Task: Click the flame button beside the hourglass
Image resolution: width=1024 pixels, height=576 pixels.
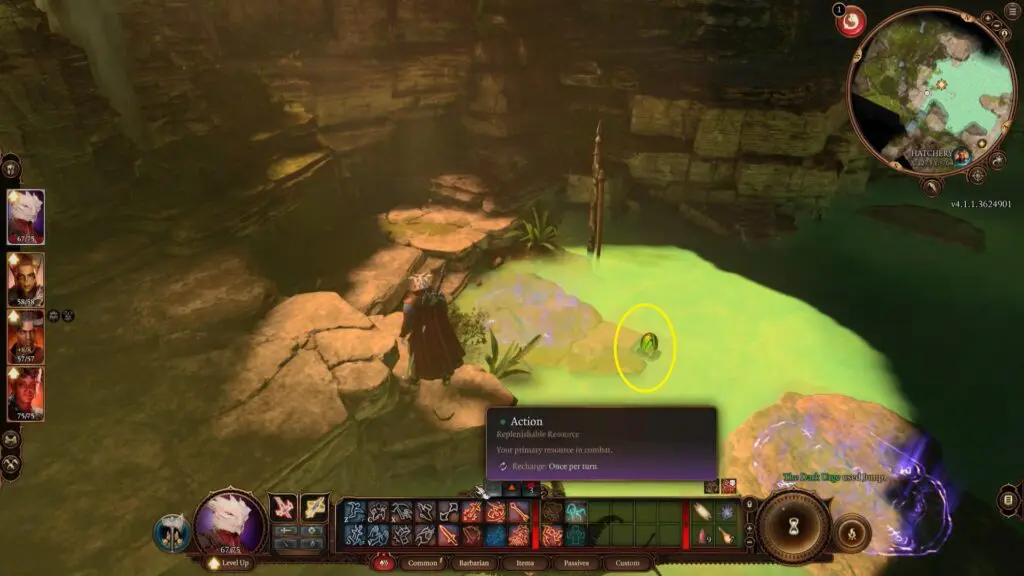Action: point(851,533)
